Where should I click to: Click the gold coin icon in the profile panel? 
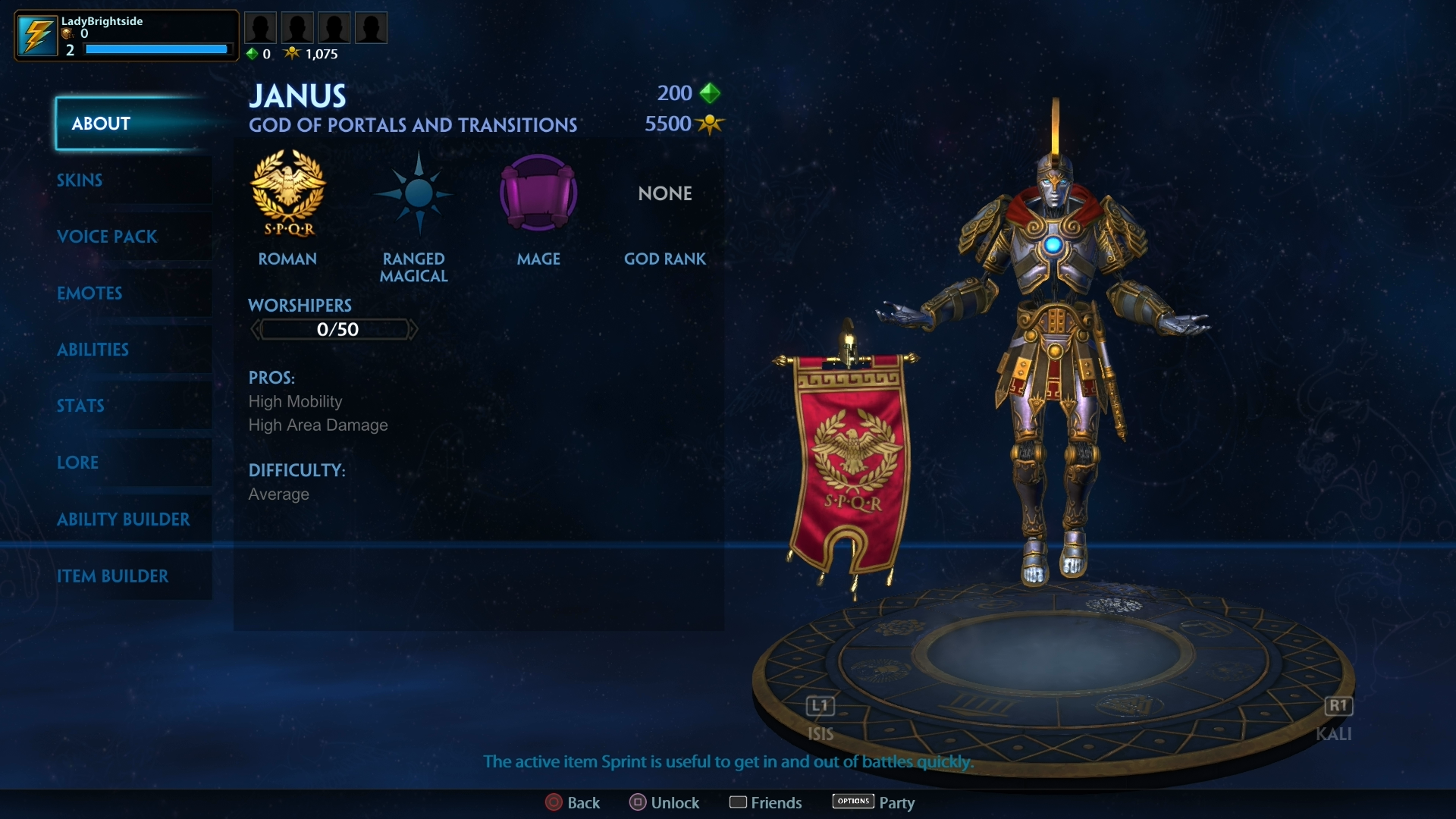[x=65, y=35]
